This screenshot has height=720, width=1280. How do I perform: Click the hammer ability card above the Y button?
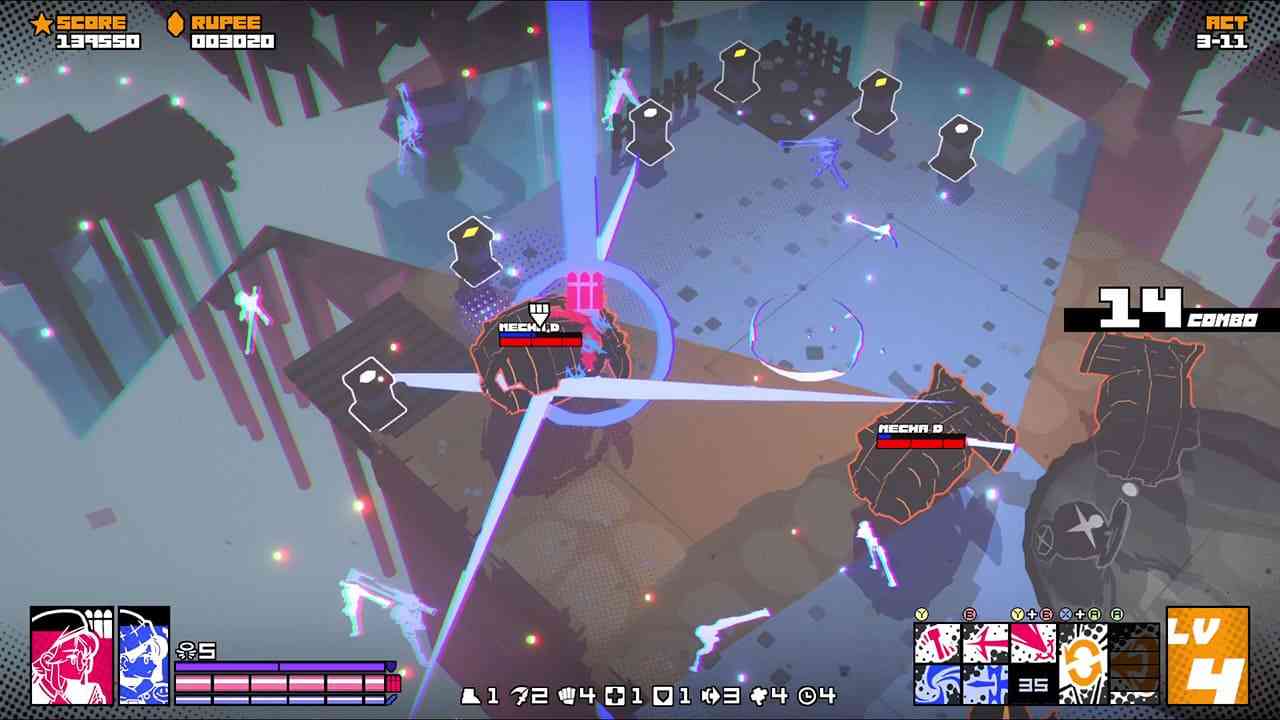tap(937, 642)
